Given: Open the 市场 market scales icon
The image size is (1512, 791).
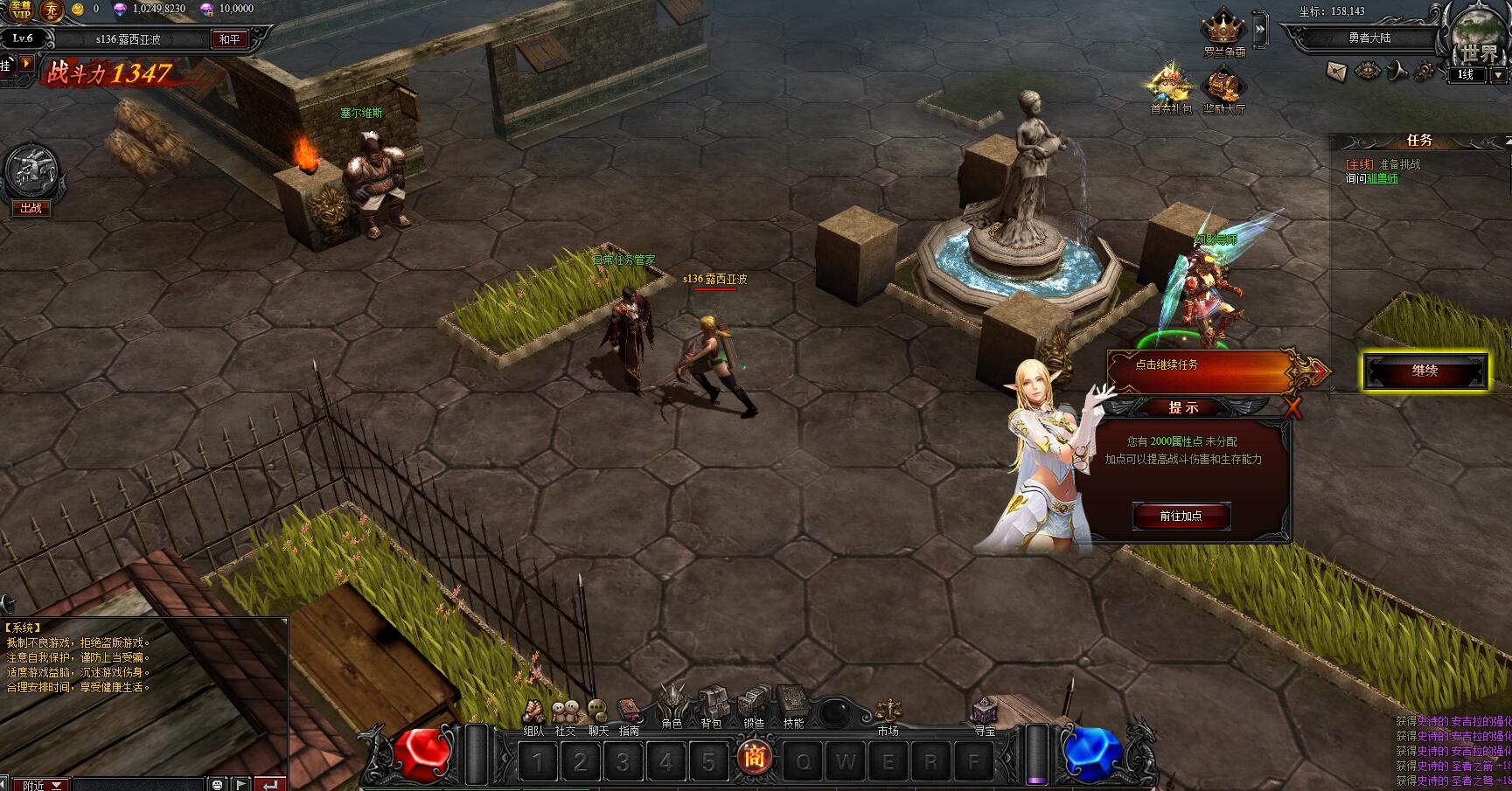Looking at the screenshot, I should click(888, 712).
